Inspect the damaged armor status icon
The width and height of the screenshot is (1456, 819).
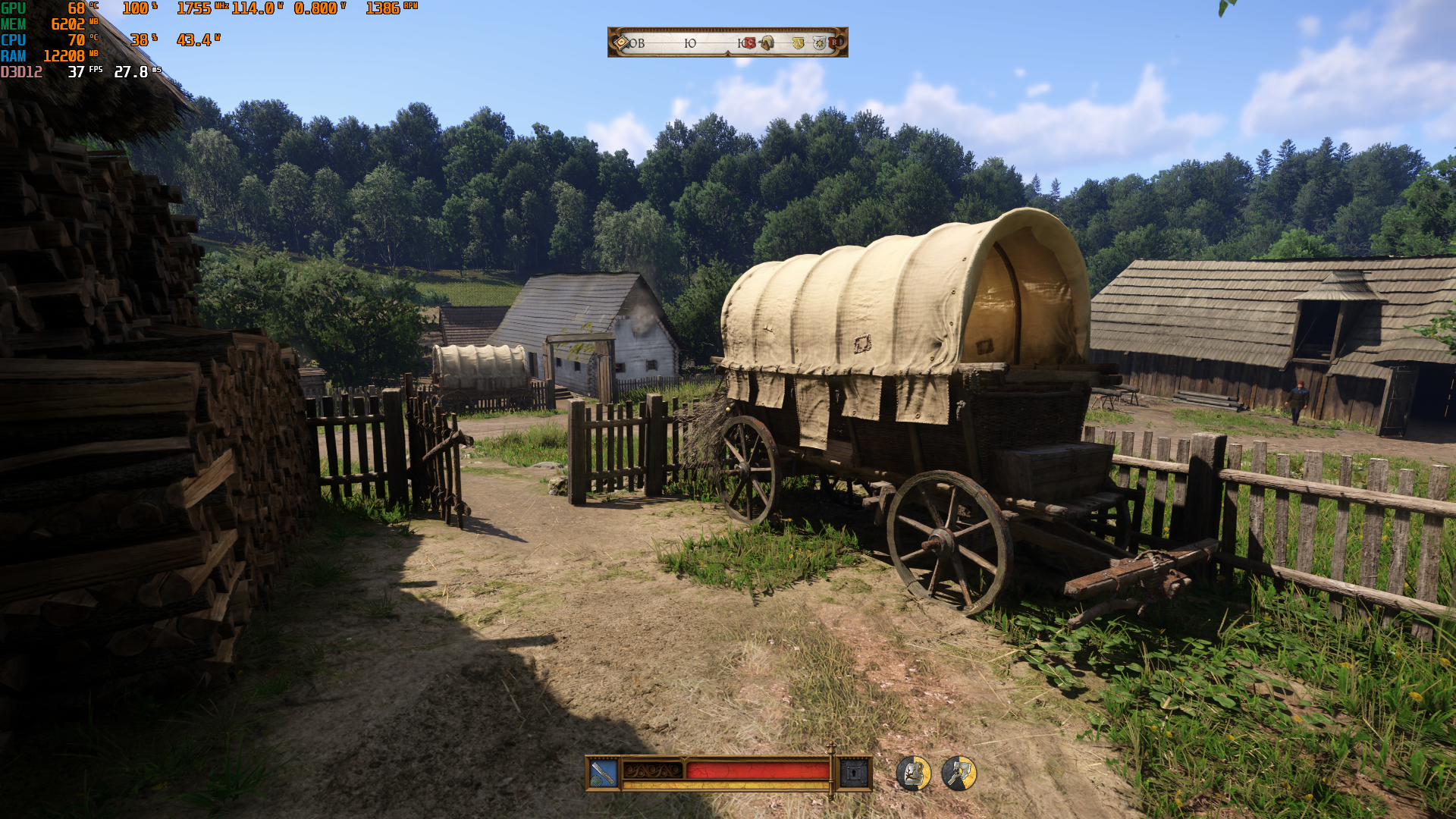click(914, 773)
